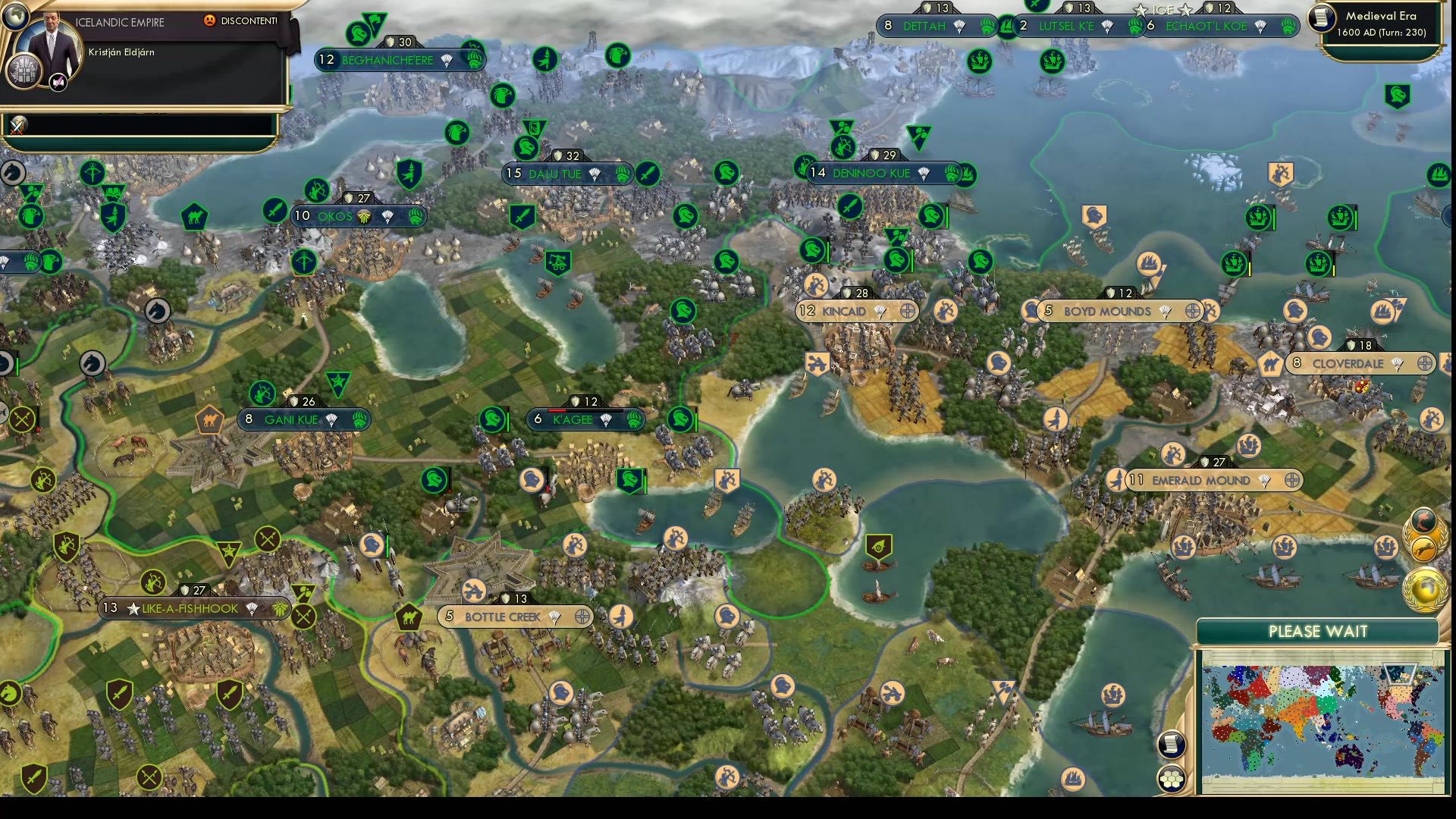The width and height of the screenshot is (1456, 819).
Task: Open the Cloverdale city banner
Action: 1348,364
